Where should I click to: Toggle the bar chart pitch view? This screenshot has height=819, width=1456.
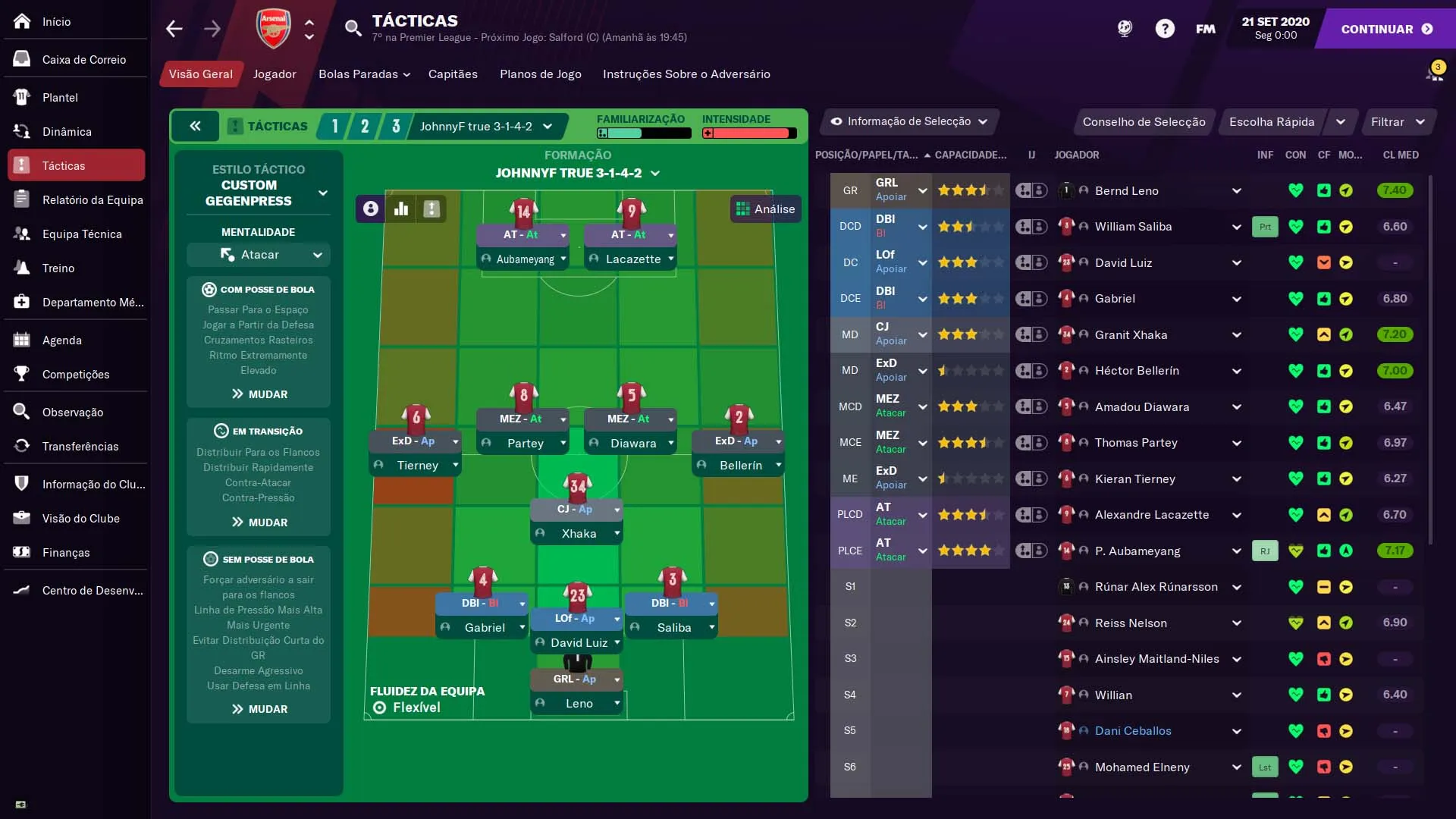pyautogui.click(x=401, y=209)
